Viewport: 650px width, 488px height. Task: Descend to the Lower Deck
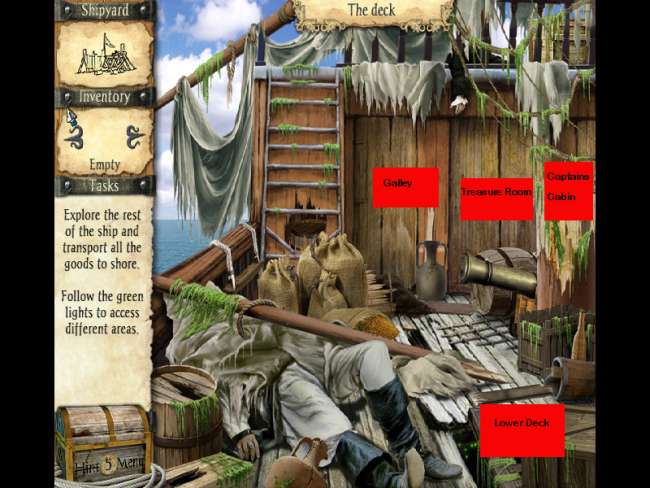point(521,430)
